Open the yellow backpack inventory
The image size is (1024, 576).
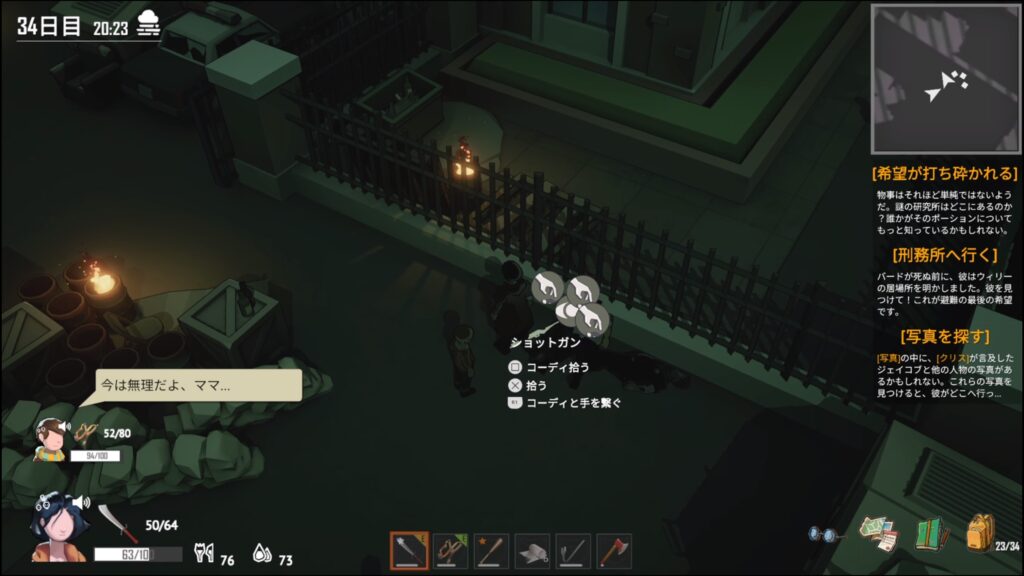tap(980, 532)
